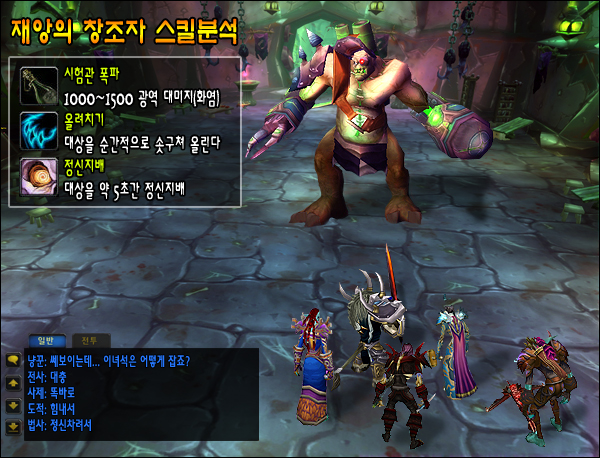Select the 올려치기 blue claw skill icon
600x458 pixels.
pyautogui.click(x=39, y=130)
